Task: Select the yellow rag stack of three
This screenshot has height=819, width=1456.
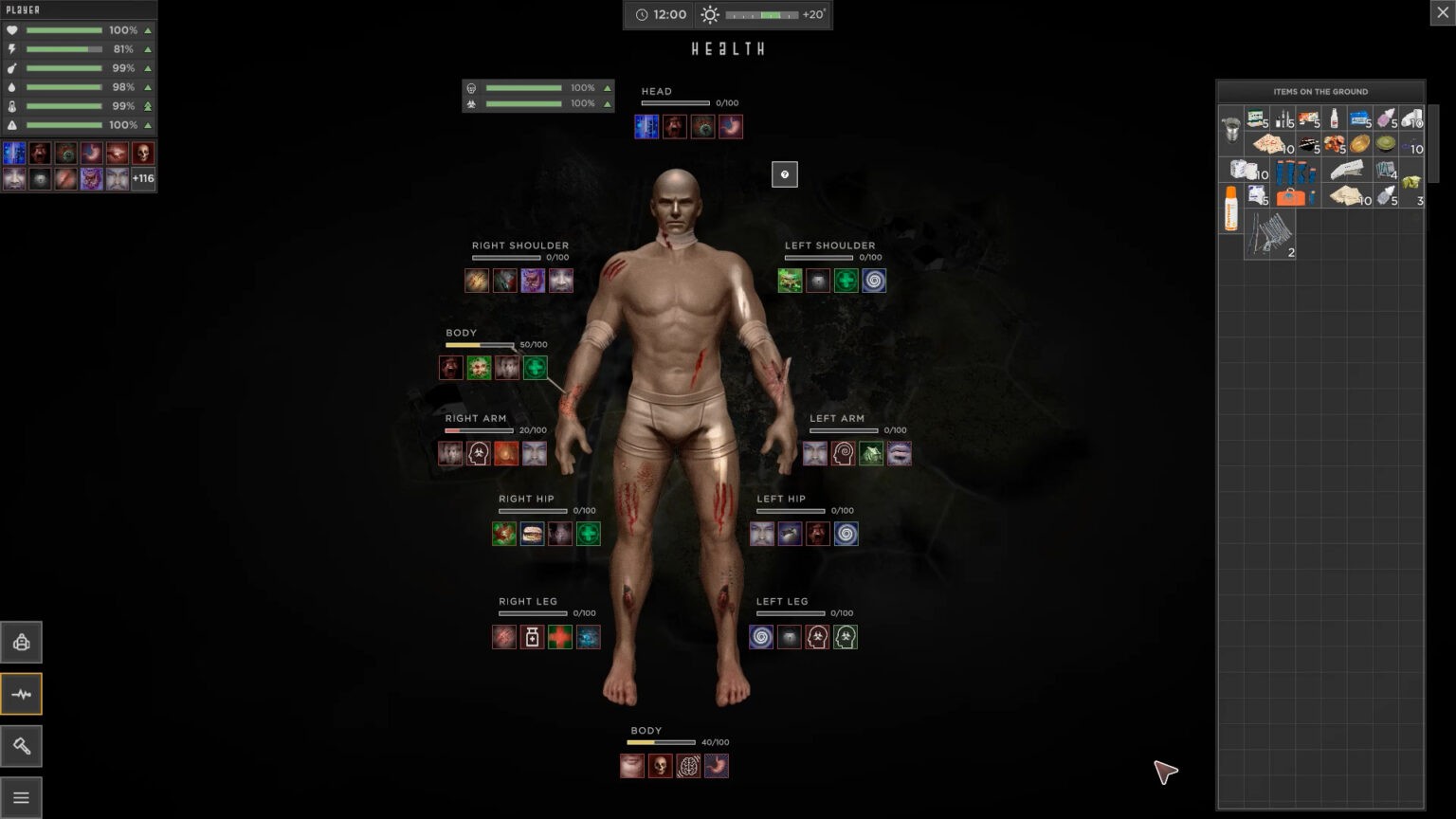Action: (1411, 184)
